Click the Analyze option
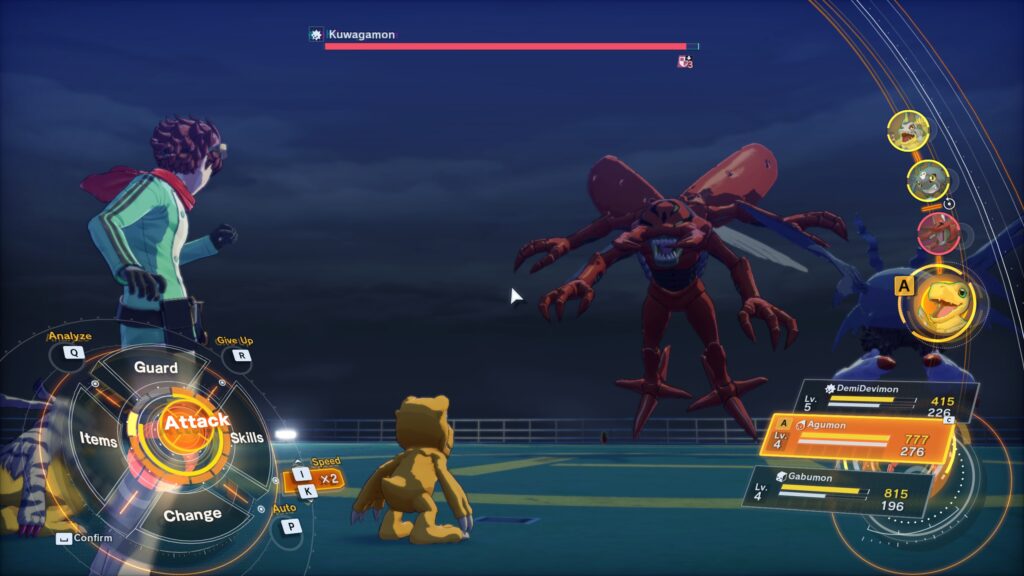The height and width of the screenshot is (576, 1024). click(x=73, y=351)
